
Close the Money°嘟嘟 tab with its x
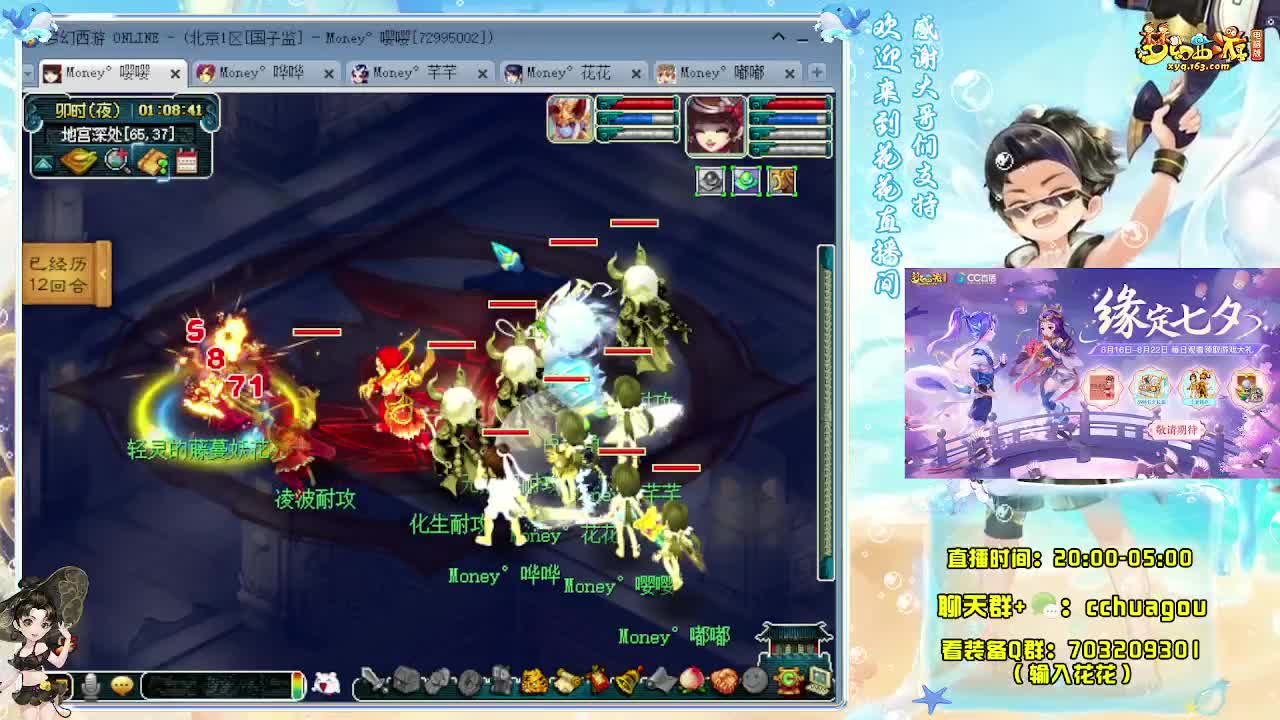(x=790, y=73)
